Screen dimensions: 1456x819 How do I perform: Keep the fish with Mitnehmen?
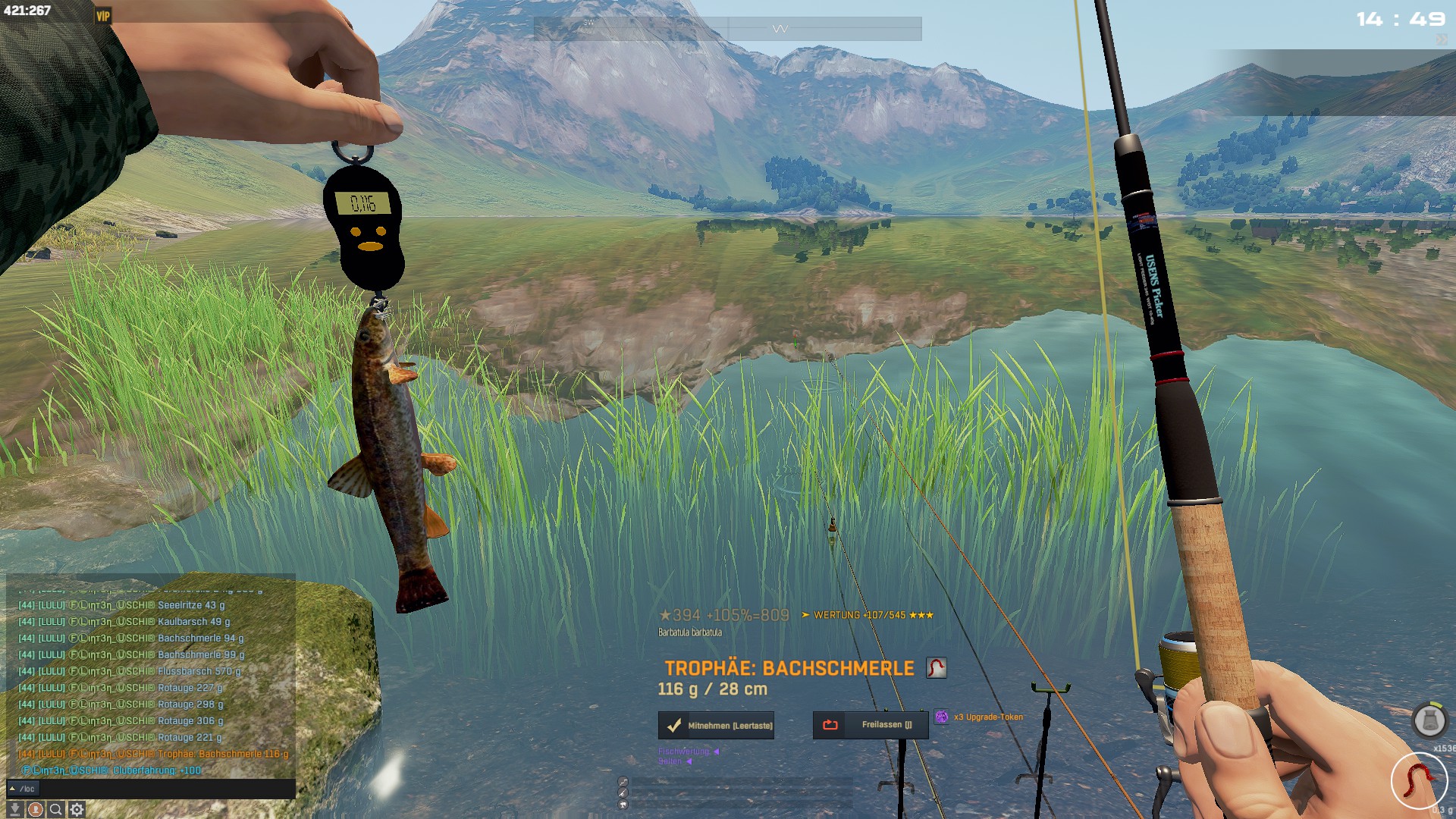[716, 726]
